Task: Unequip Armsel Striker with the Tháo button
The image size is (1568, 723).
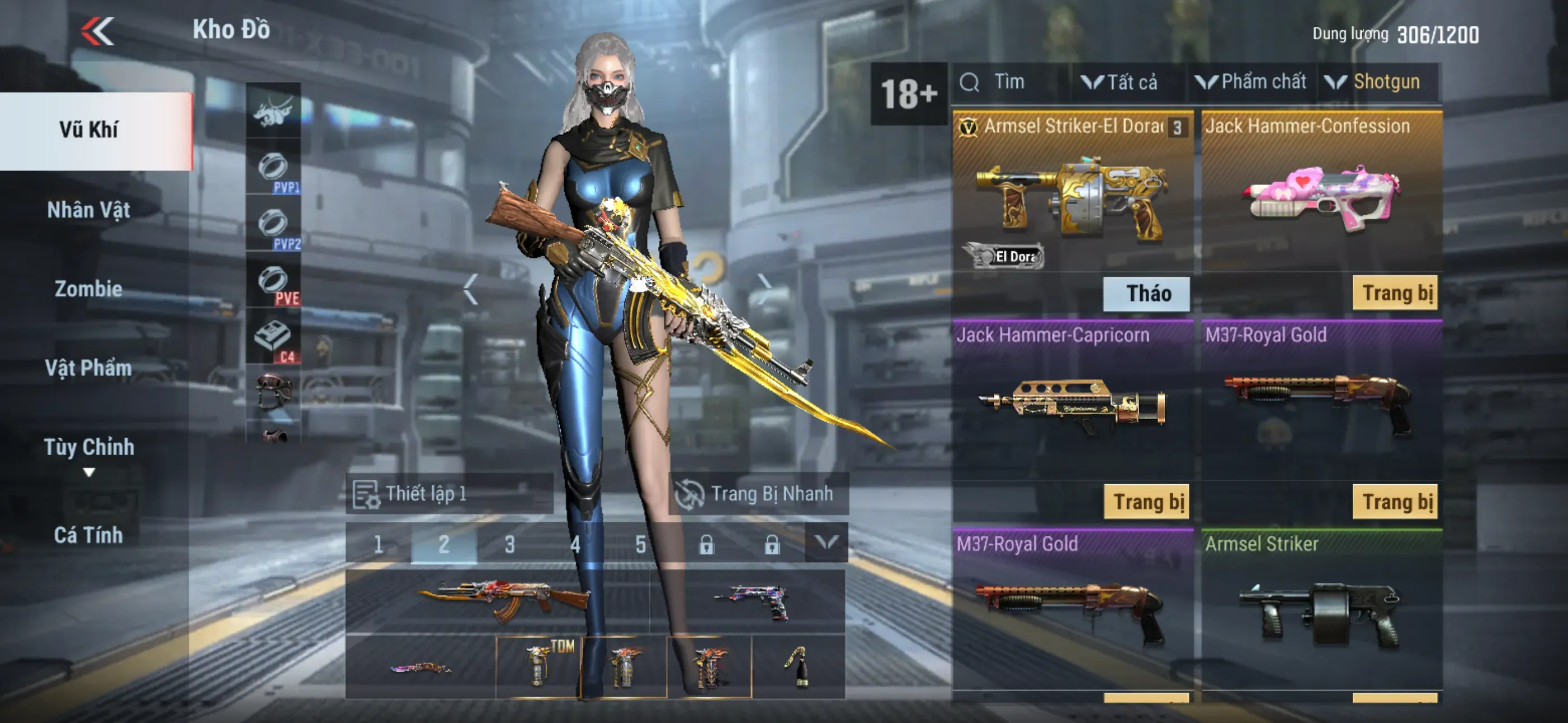Action: pyautogui.click(x=1147, y=294)
